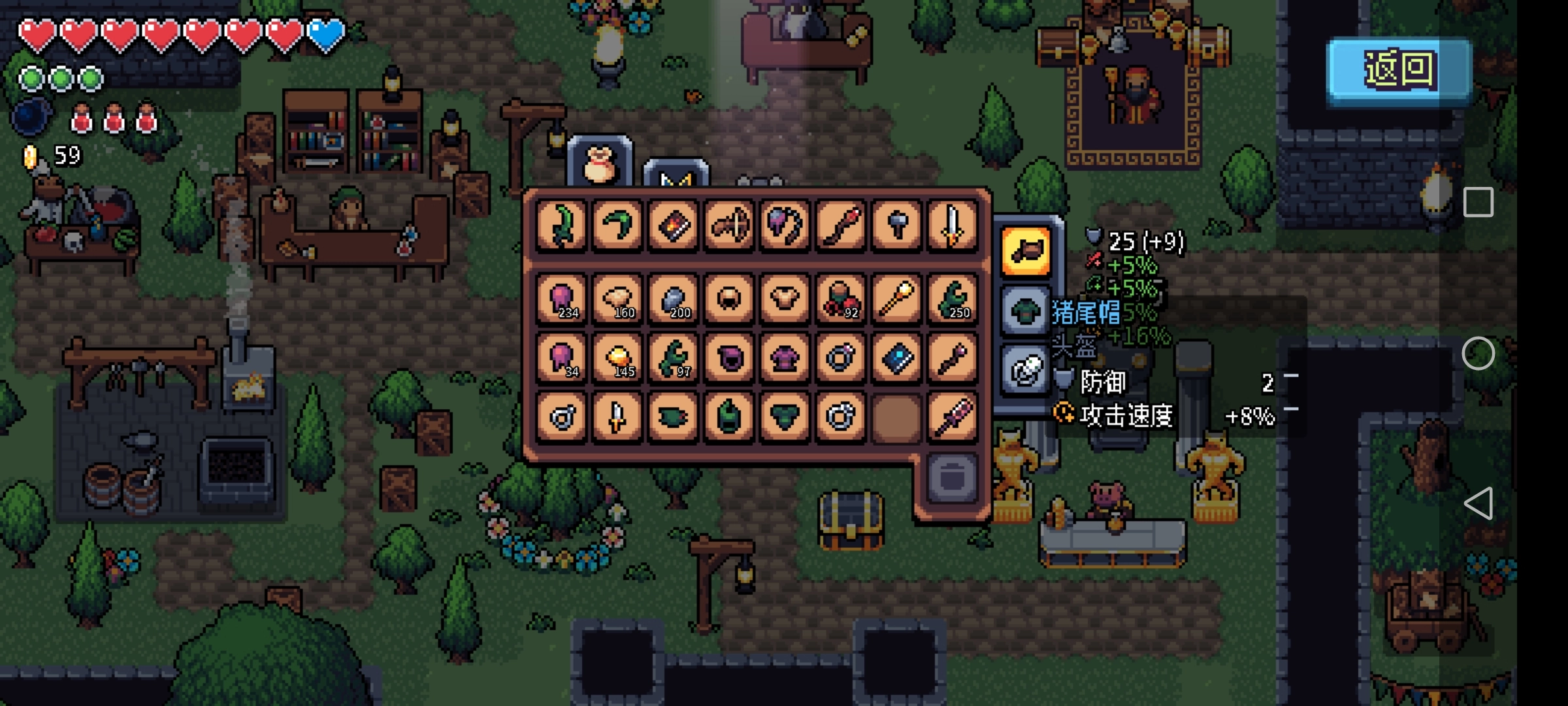Tap the Android home circle button
The image size is (1568, 706).
(x=1478, y=354)
